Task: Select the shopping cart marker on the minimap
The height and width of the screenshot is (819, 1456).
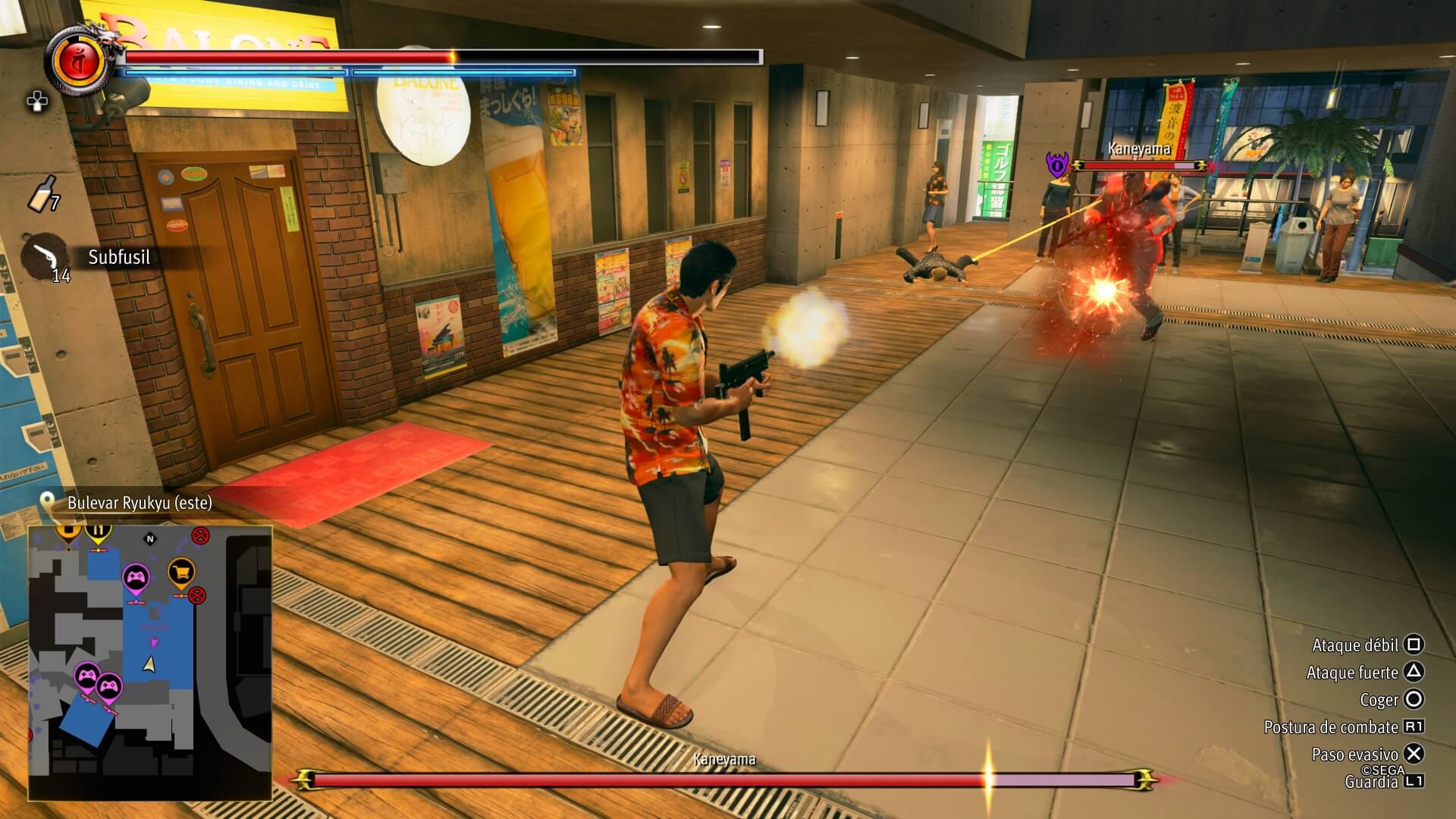Action: click(x=180, y=573)
